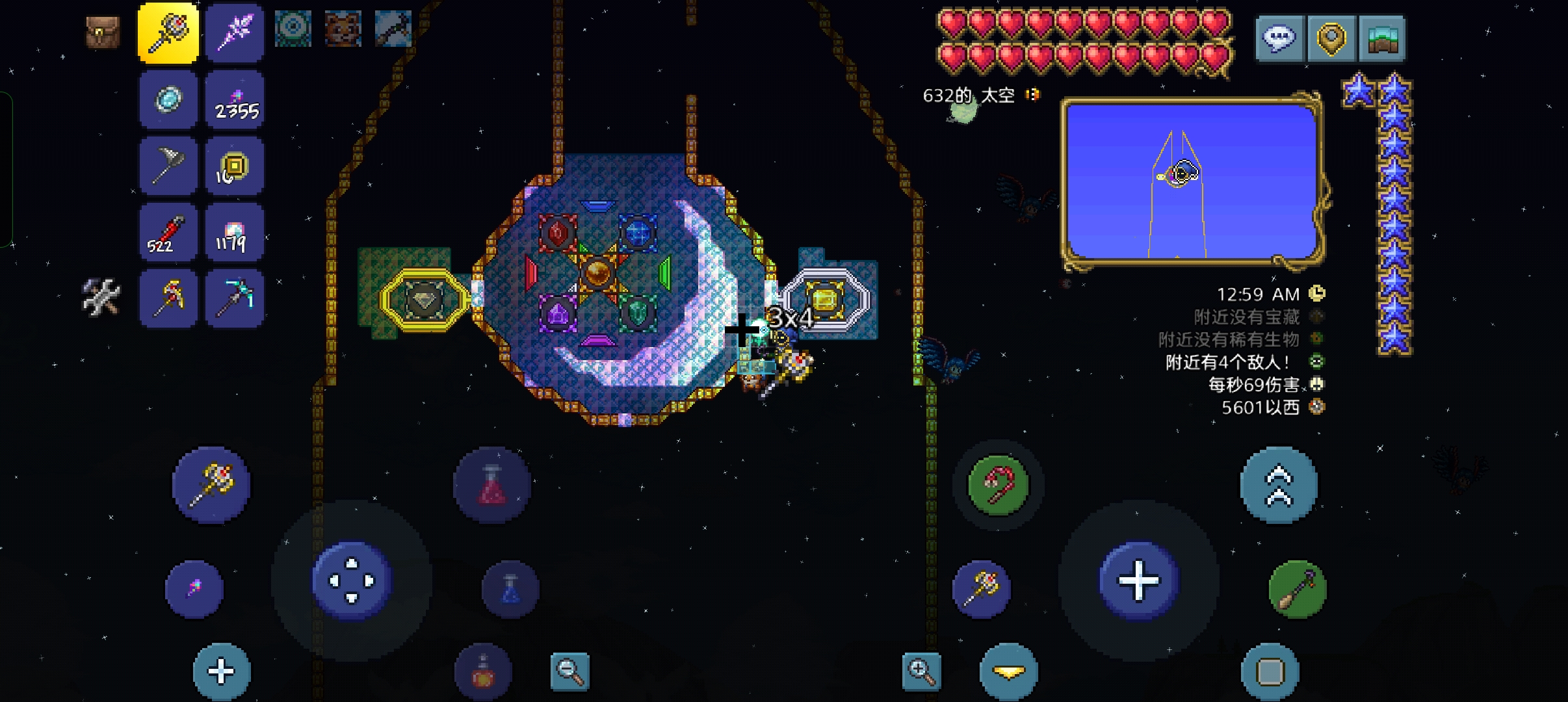Open the world map landscape button

(x=1381, y=39)
